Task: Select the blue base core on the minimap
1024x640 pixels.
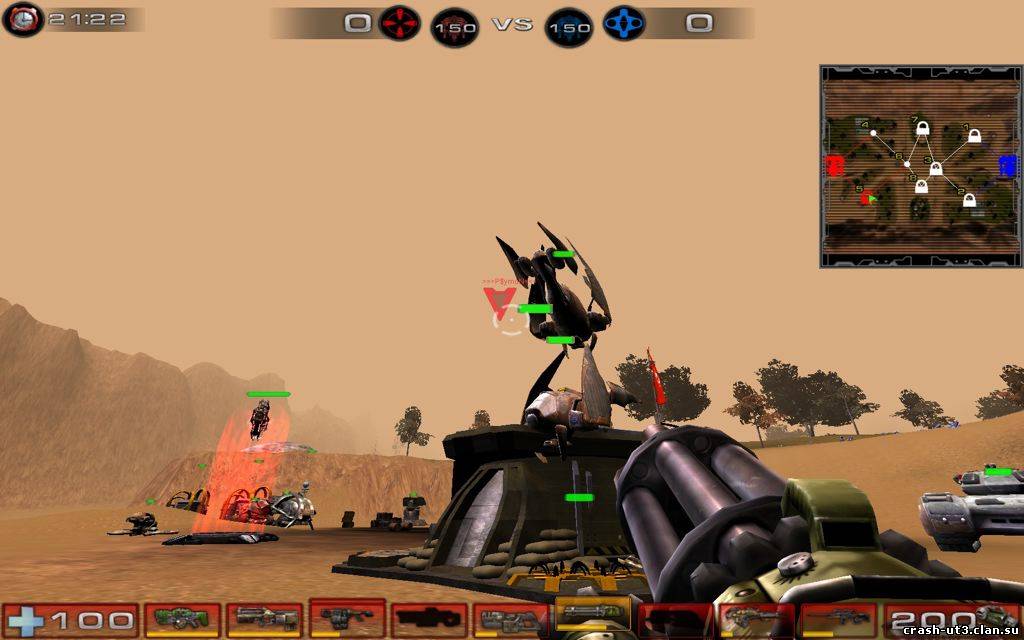Action: pos(1007,165)
